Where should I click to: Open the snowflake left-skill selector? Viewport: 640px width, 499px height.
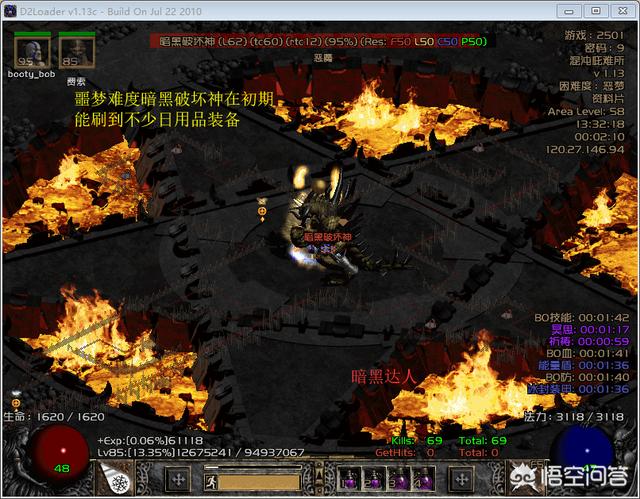(x=119, y=480)
